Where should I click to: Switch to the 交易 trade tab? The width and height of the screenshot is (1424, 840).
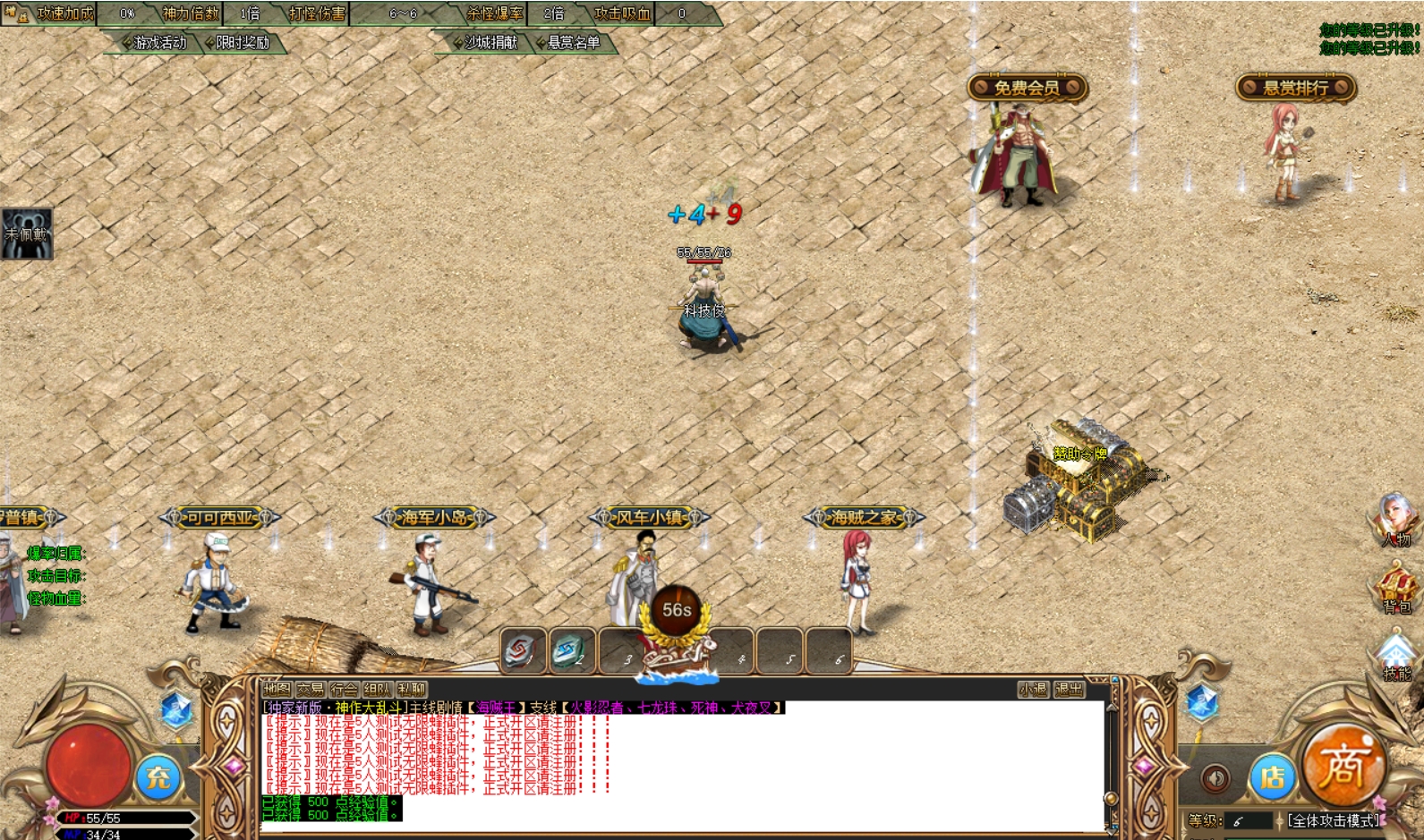tap(311, 689)
